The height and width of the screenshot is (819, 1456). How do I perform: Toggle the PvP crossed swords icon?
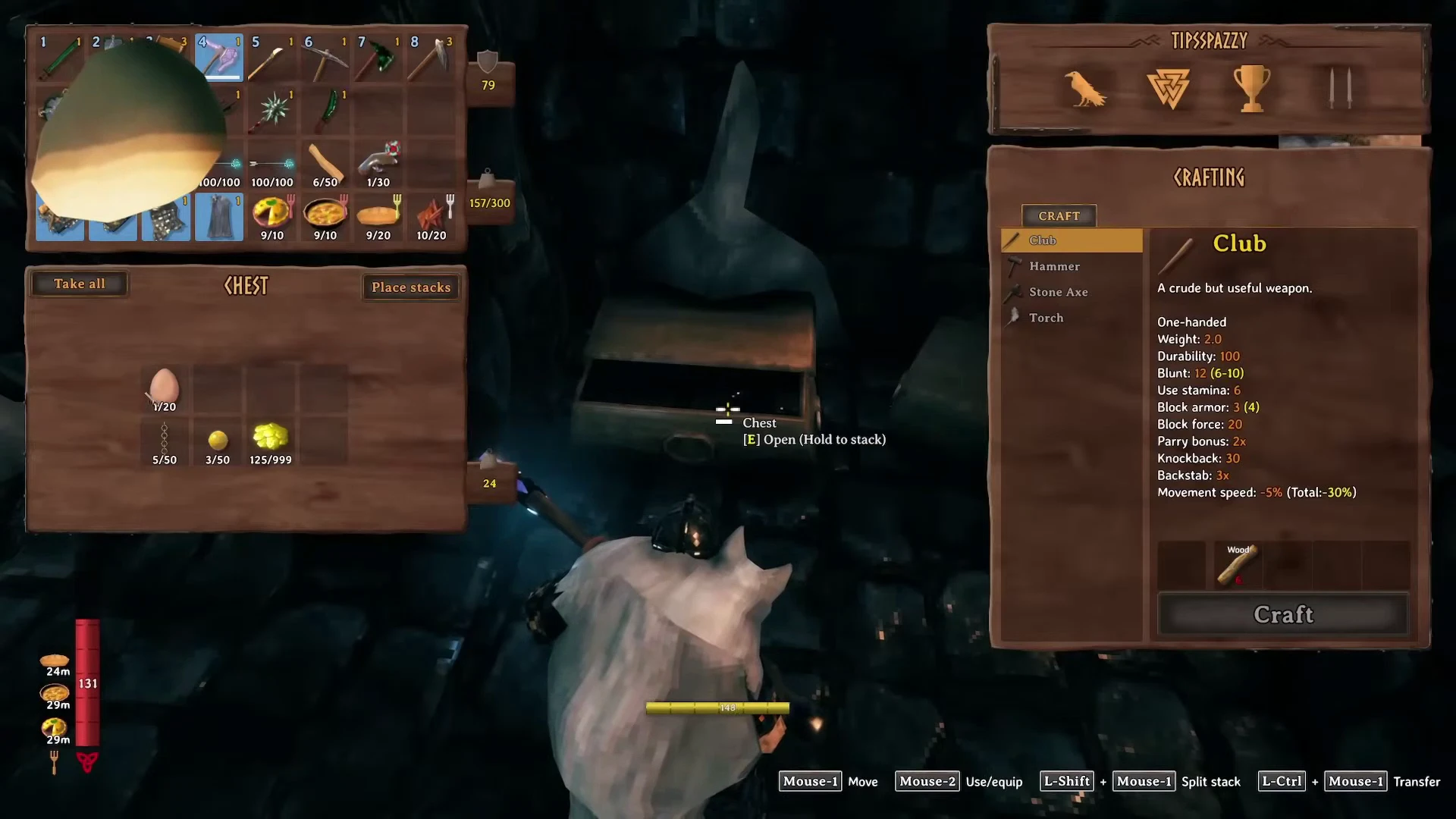coord(1339,89)
